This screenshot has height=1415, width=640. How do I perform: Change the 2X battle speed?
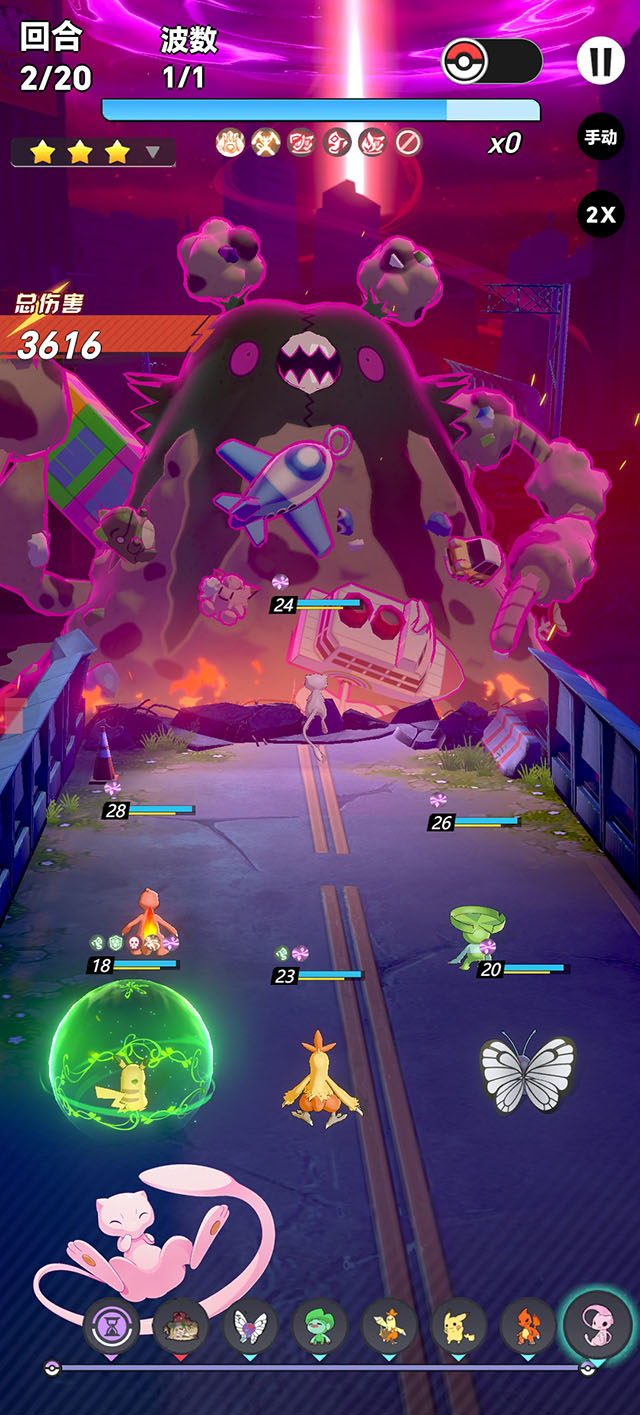pyautogui.click(x=600, y=214)
